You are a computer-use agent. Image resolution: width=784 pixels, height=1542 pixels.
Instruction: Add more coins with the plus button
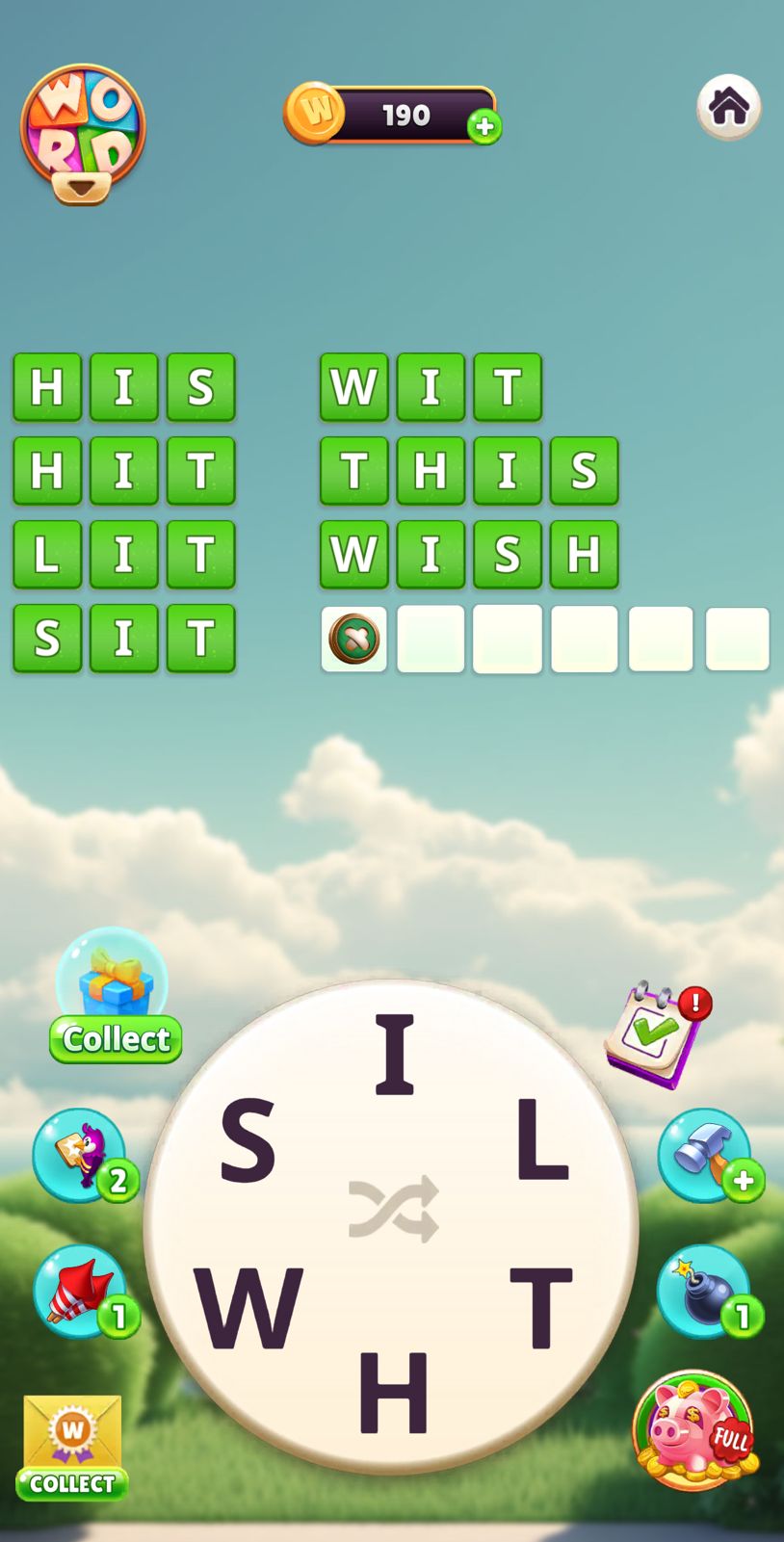click(484, 126)
